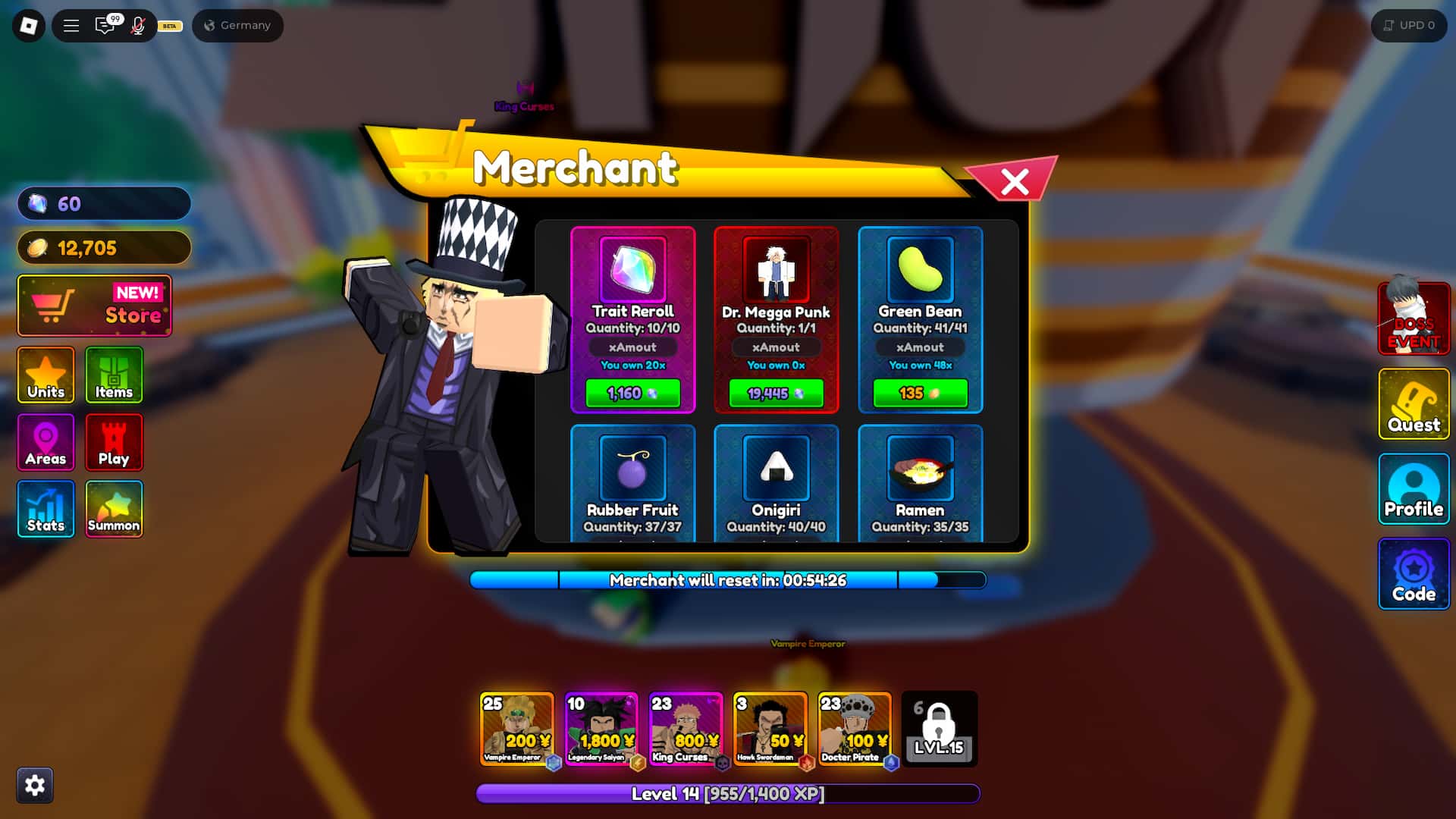
Task: Open the xAmount selector under Trait Reroll
Action: 633,347
